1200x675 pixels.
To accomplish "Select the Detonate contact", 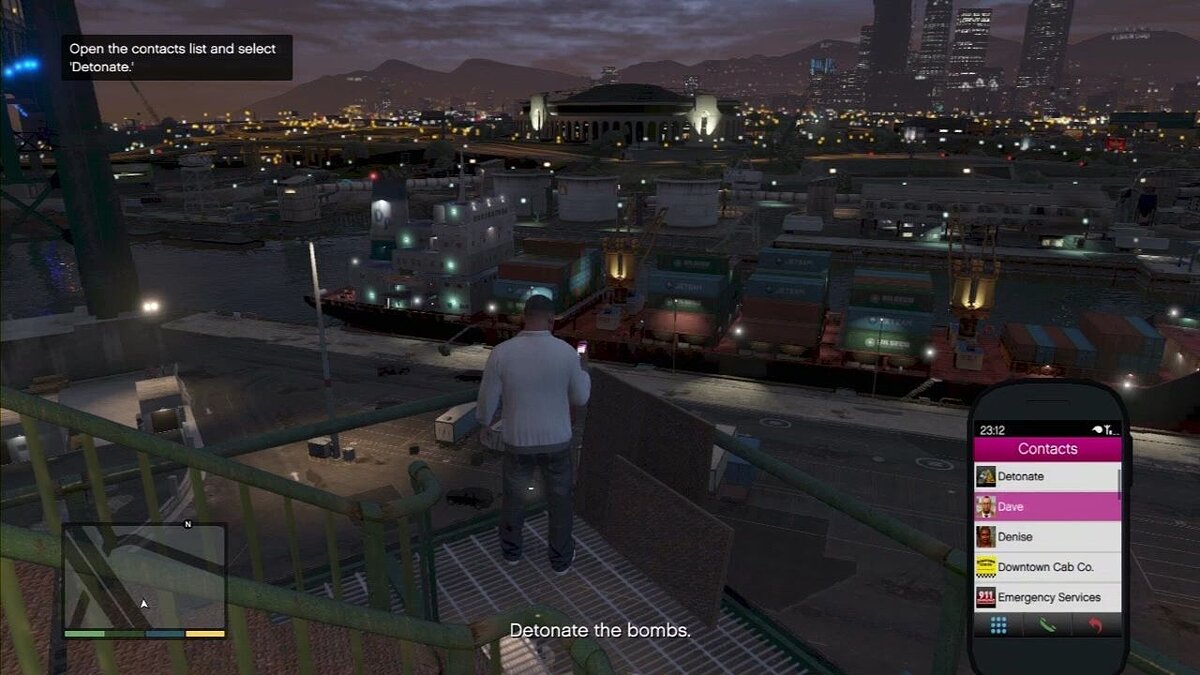I will (1045, 477).
